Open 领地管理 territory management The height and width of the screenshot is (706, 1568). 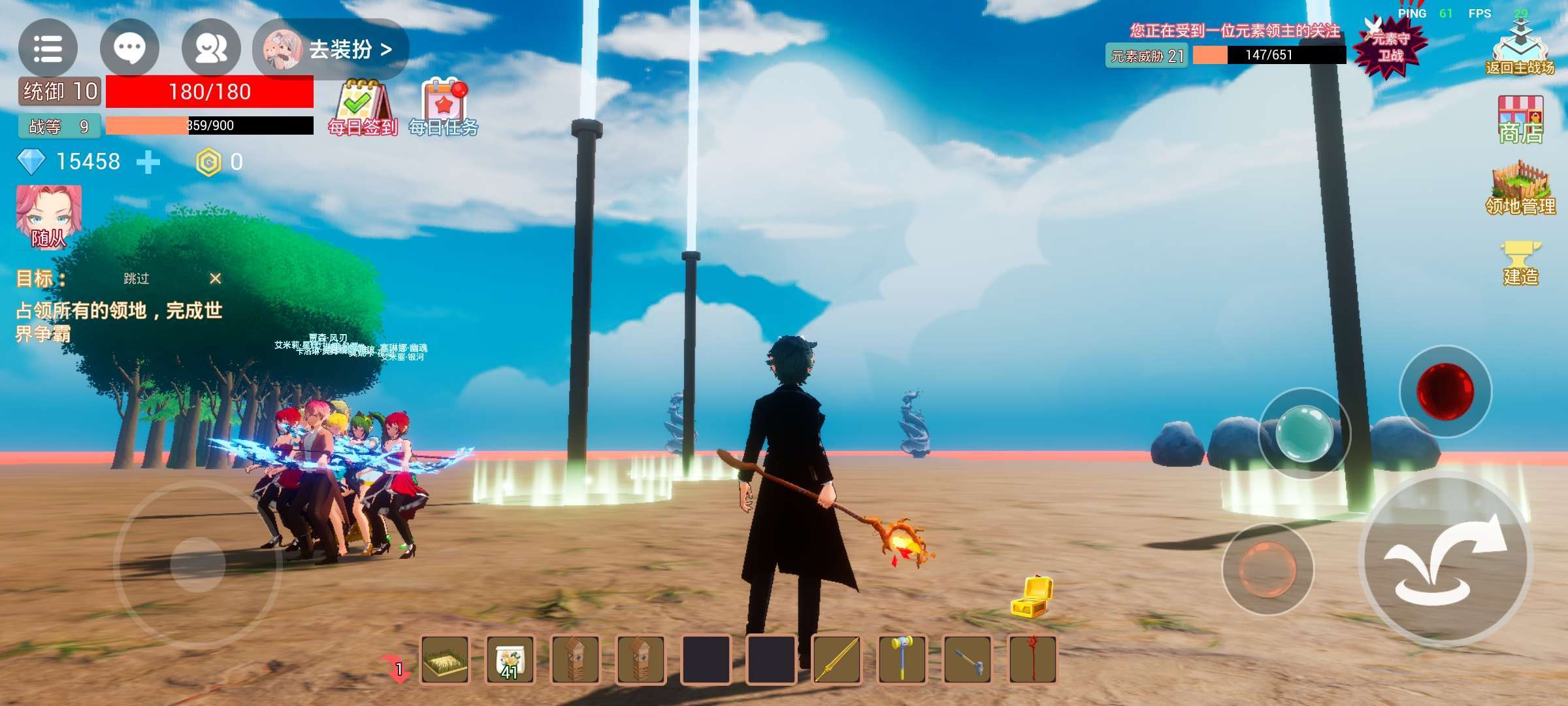tap(1520, 190)
